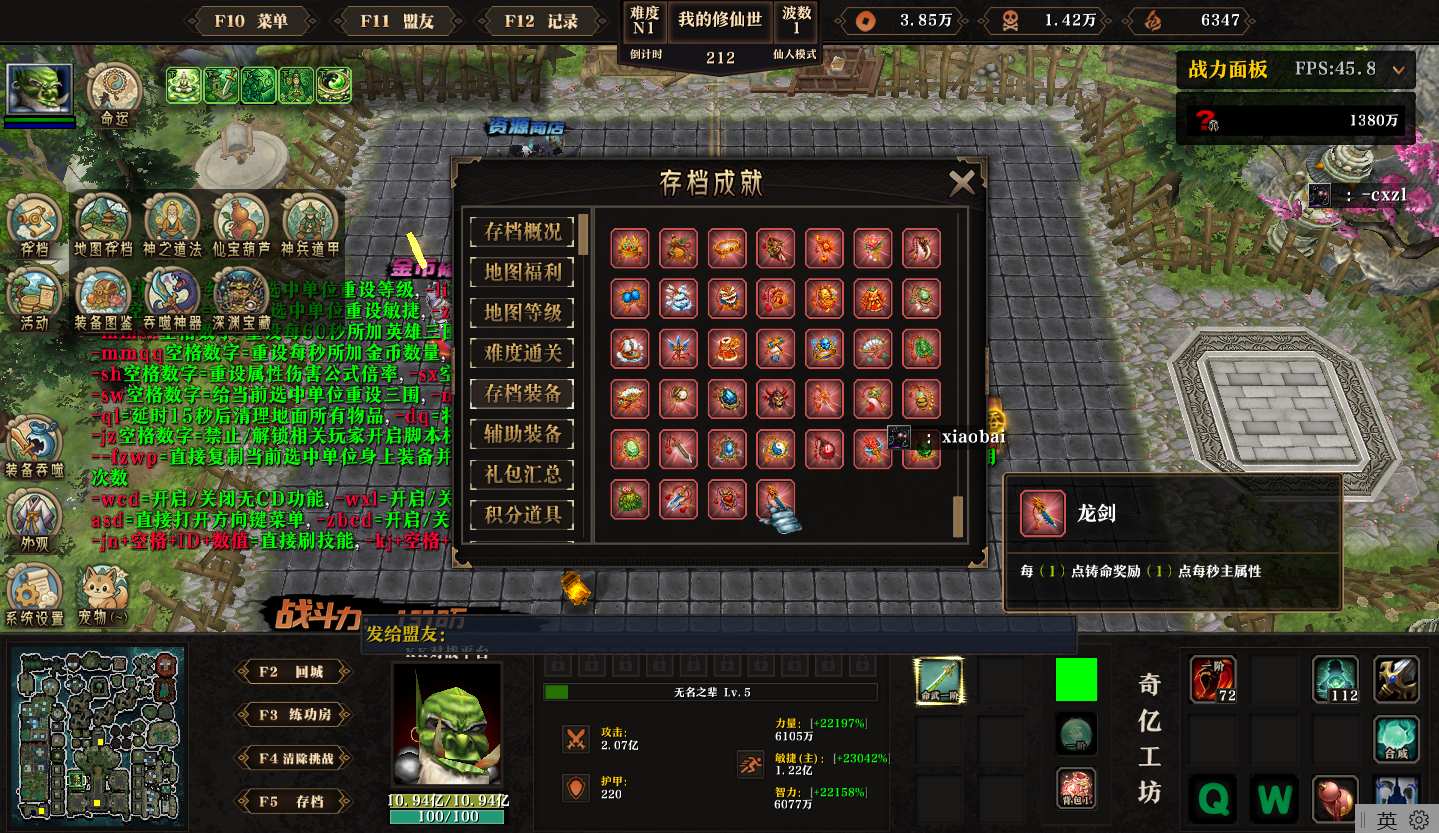Open the 系统设置 system settings icon

pos(34,595)
